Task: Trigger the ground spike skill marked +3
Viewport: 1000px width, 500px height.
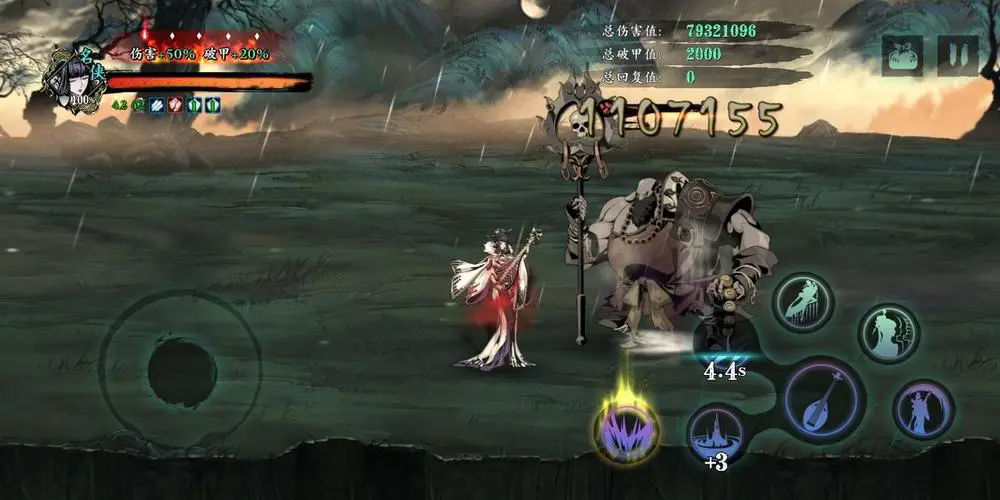Action: (715, 432)
